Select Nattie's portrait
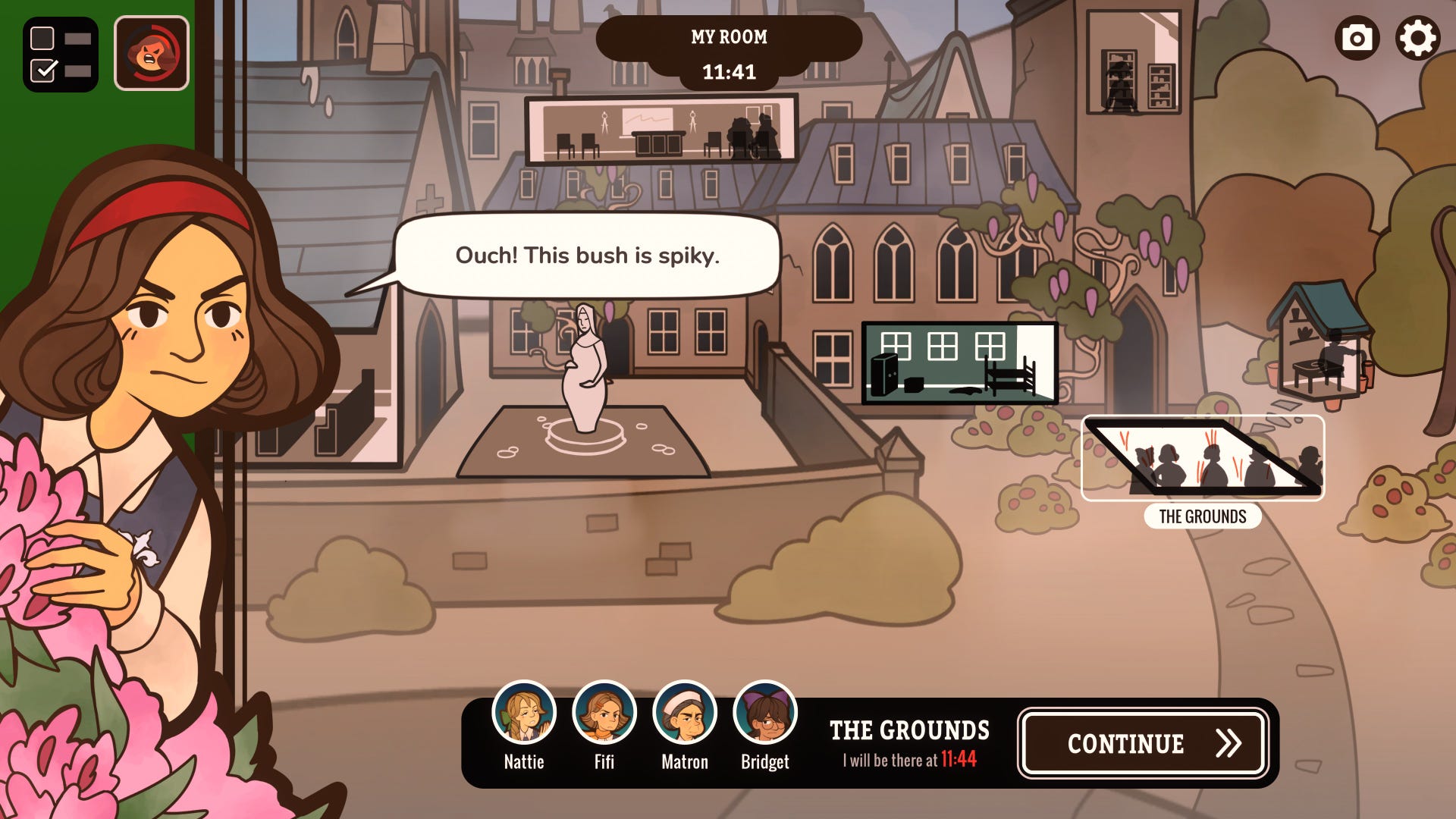The image size is (1456, 819). click(524, 714)
